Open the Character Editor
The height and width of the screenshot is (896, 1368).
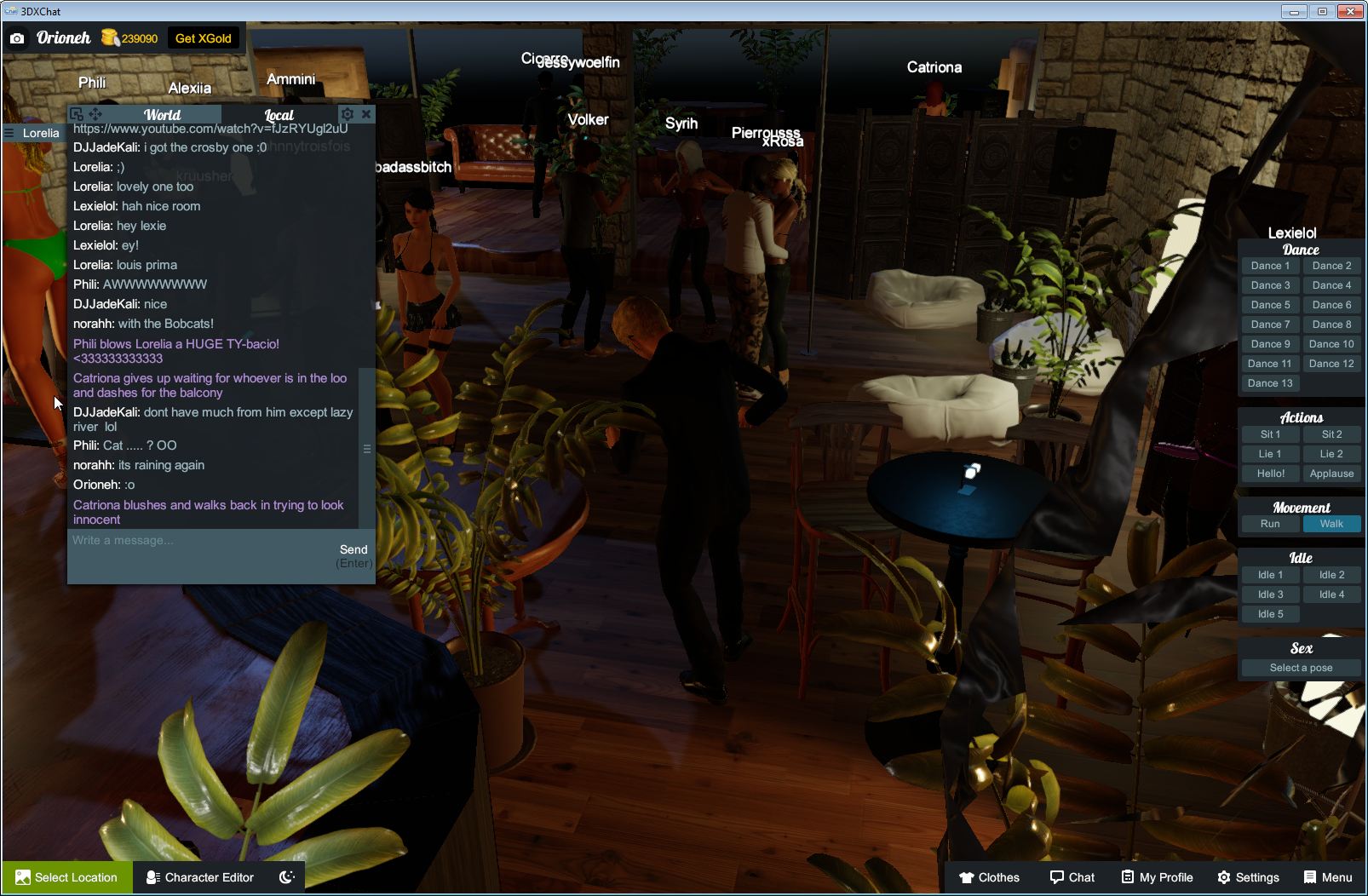(199, 877)
